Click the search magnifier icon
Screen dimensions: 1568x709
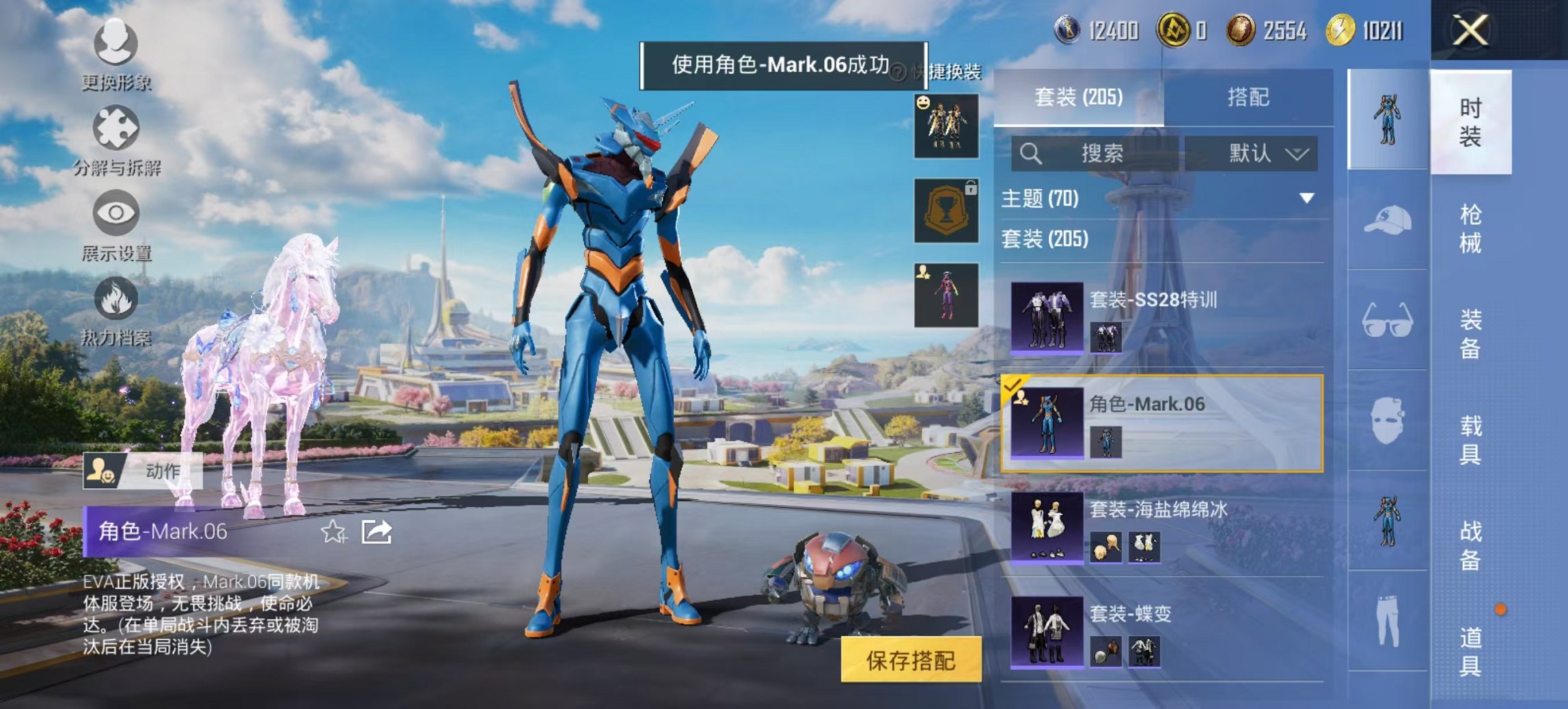click(x=1030, y=153)
